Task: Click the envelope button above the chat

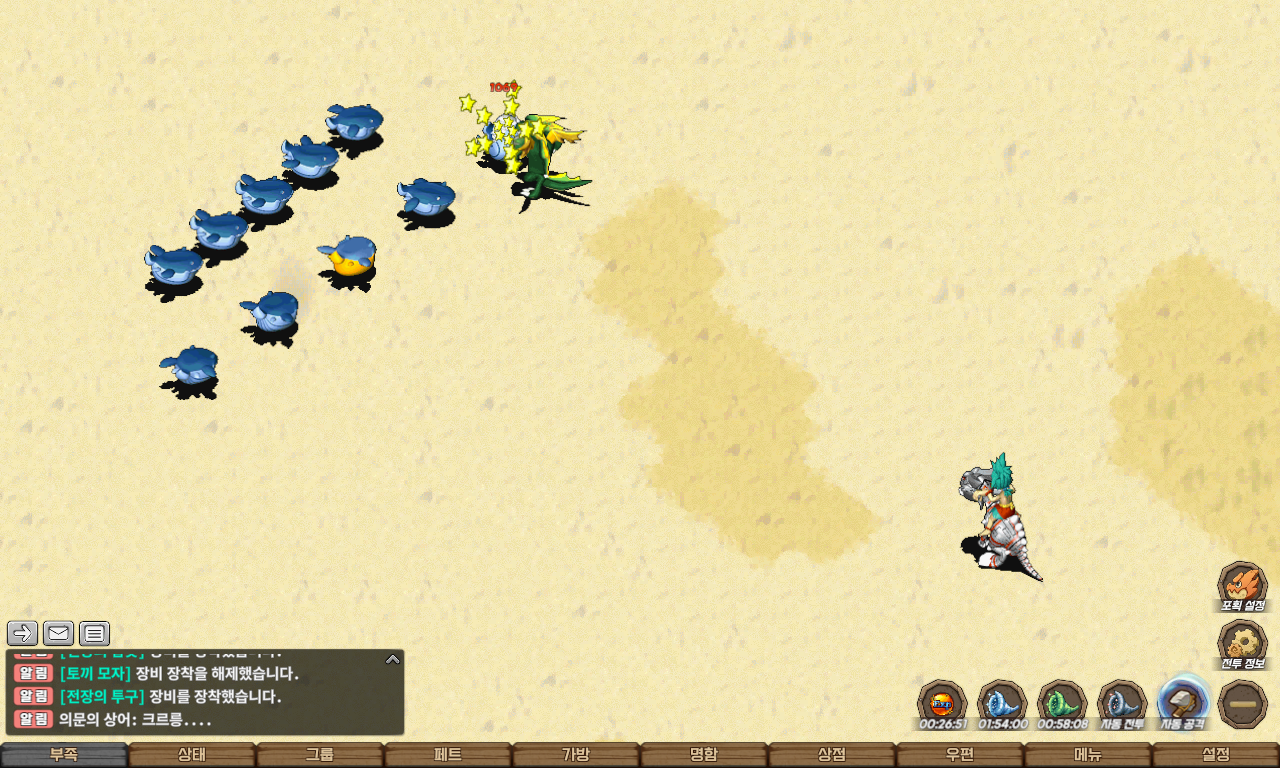Action: 58,633
